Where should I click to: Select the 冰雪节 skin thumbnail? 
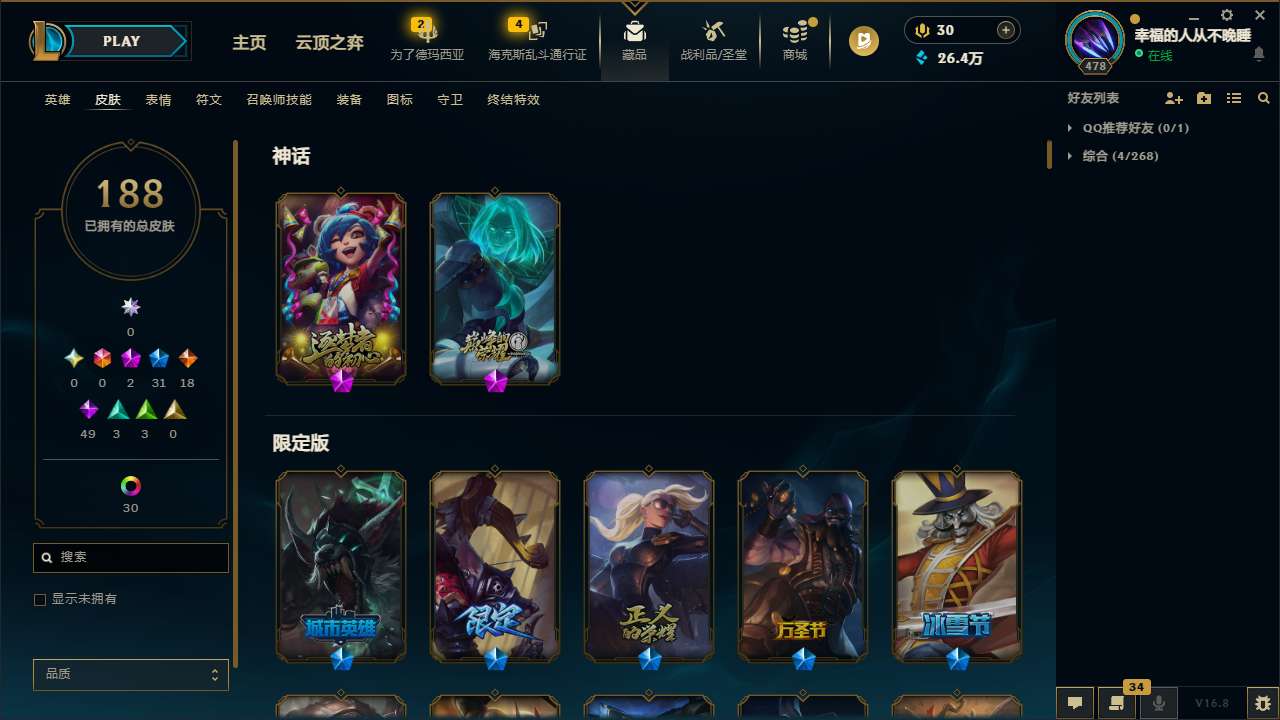click(x=956, y=567)
